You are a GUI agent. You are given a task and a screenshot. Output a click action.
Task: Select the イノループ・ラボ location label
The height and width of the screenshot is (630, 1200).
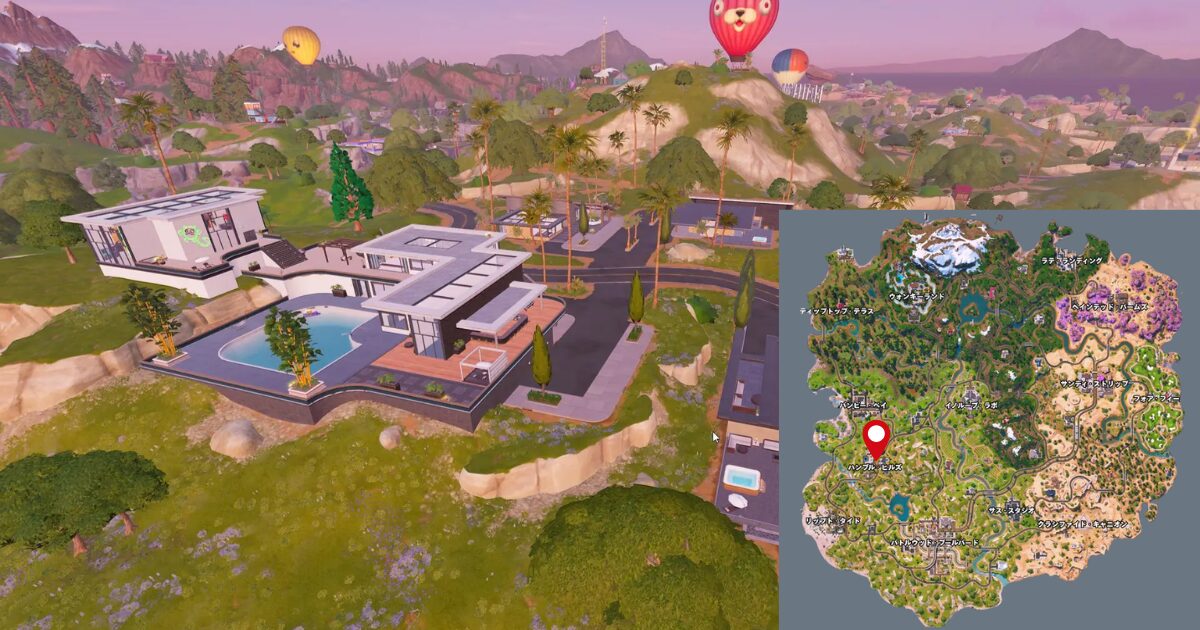[973, 407]
